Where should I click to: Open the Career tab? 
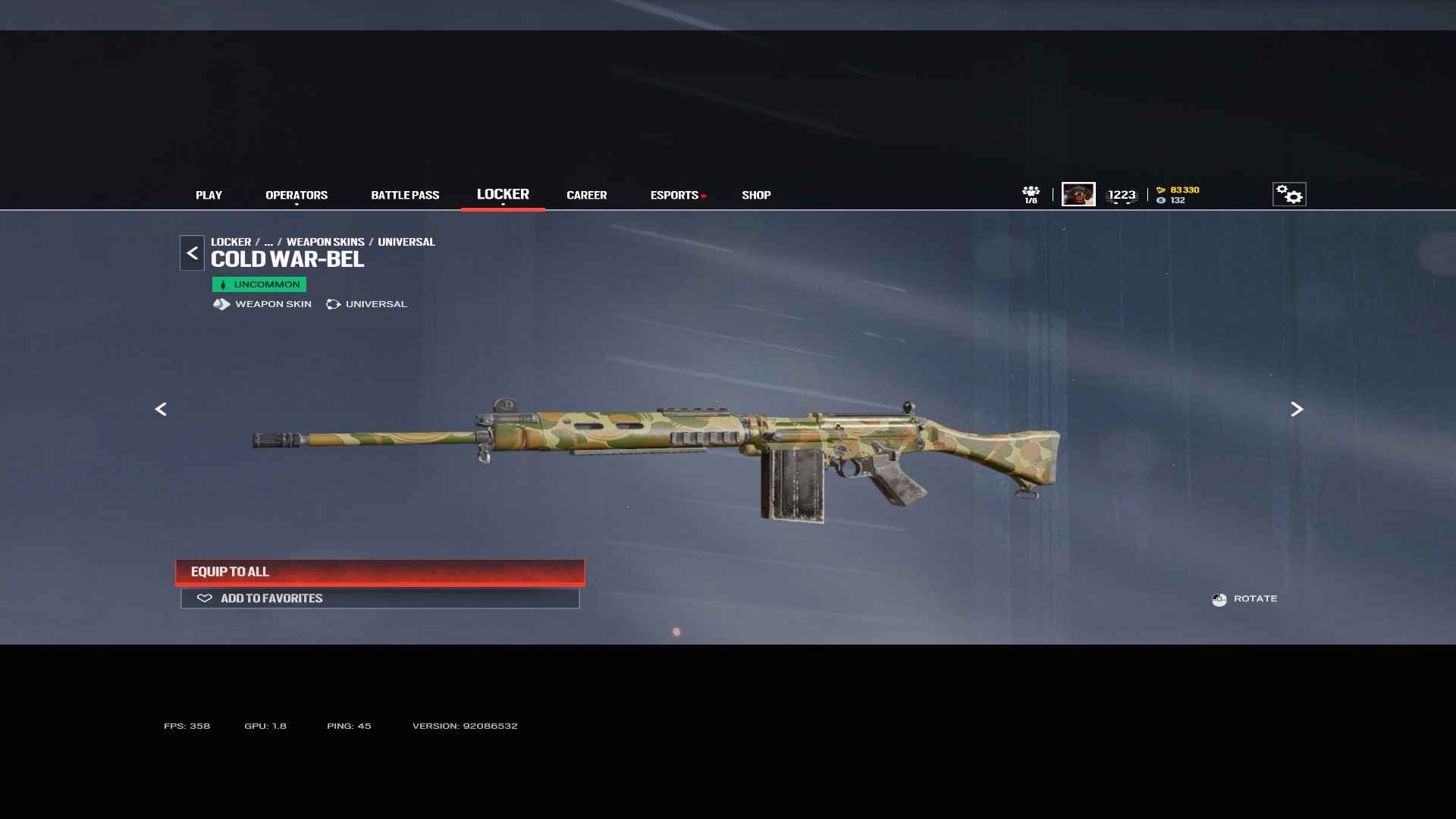[x=586, y=195]
